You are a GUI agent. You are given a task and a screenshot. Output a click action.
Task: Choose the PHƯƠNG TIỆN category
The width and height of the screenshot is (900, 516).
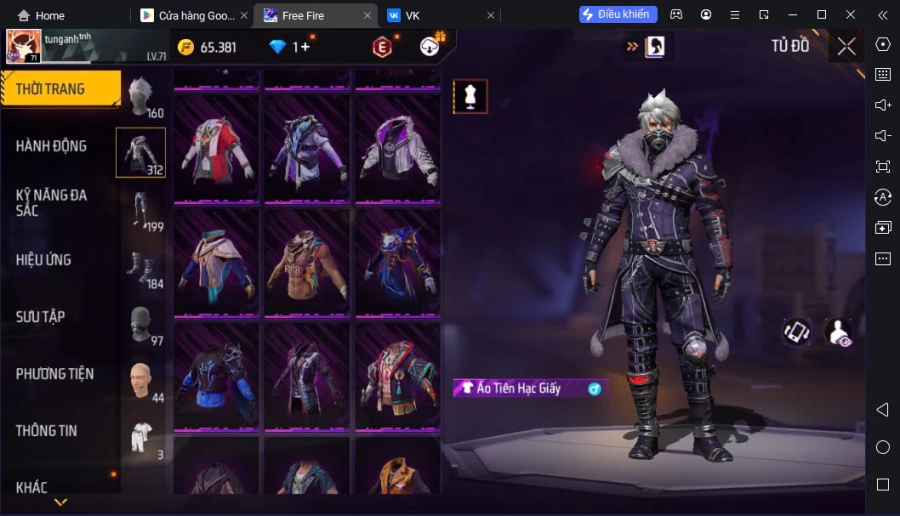tap(55, 374)
